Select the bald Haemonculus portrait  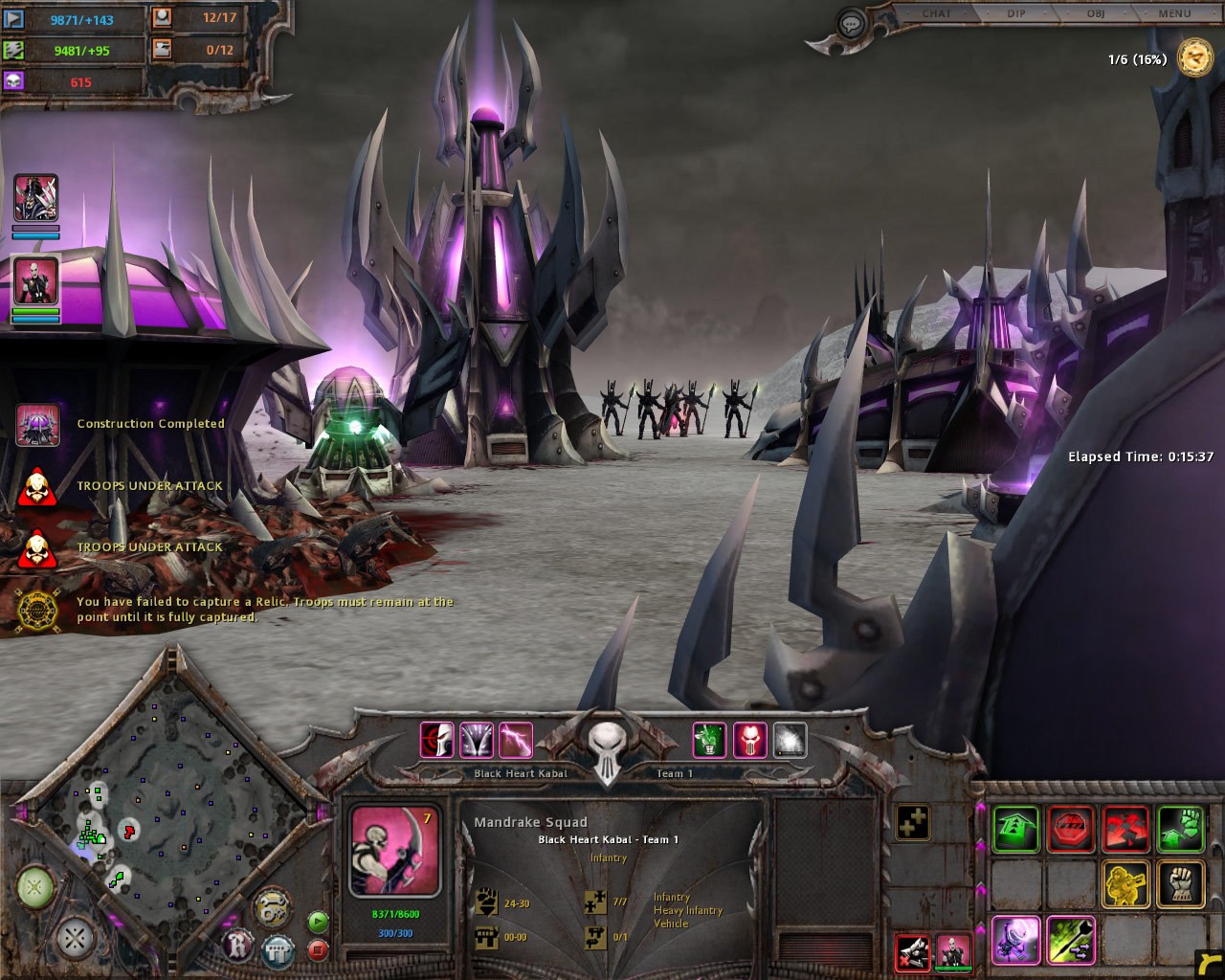35,280
